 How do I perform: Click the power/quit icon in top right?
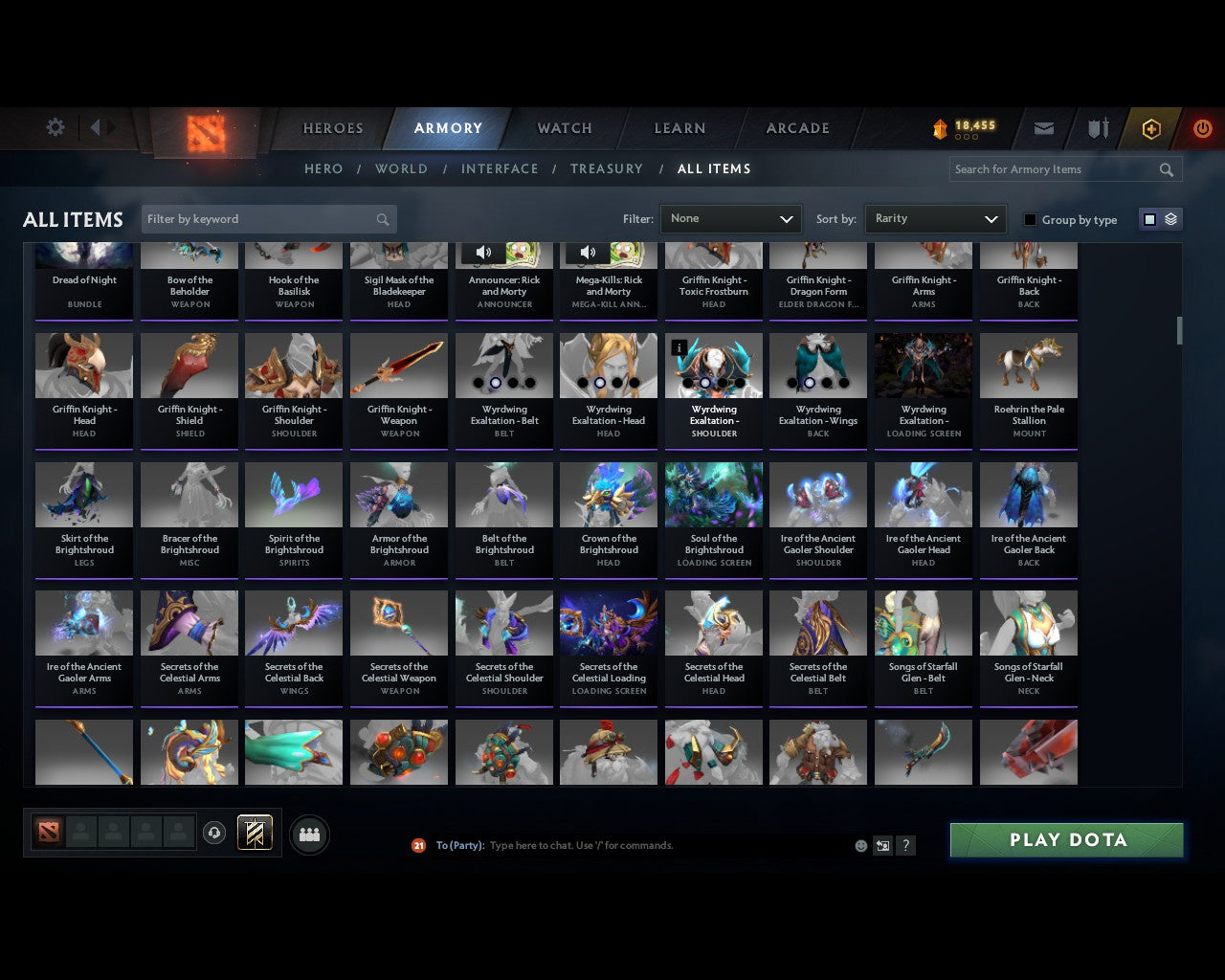coord(1202,127)
